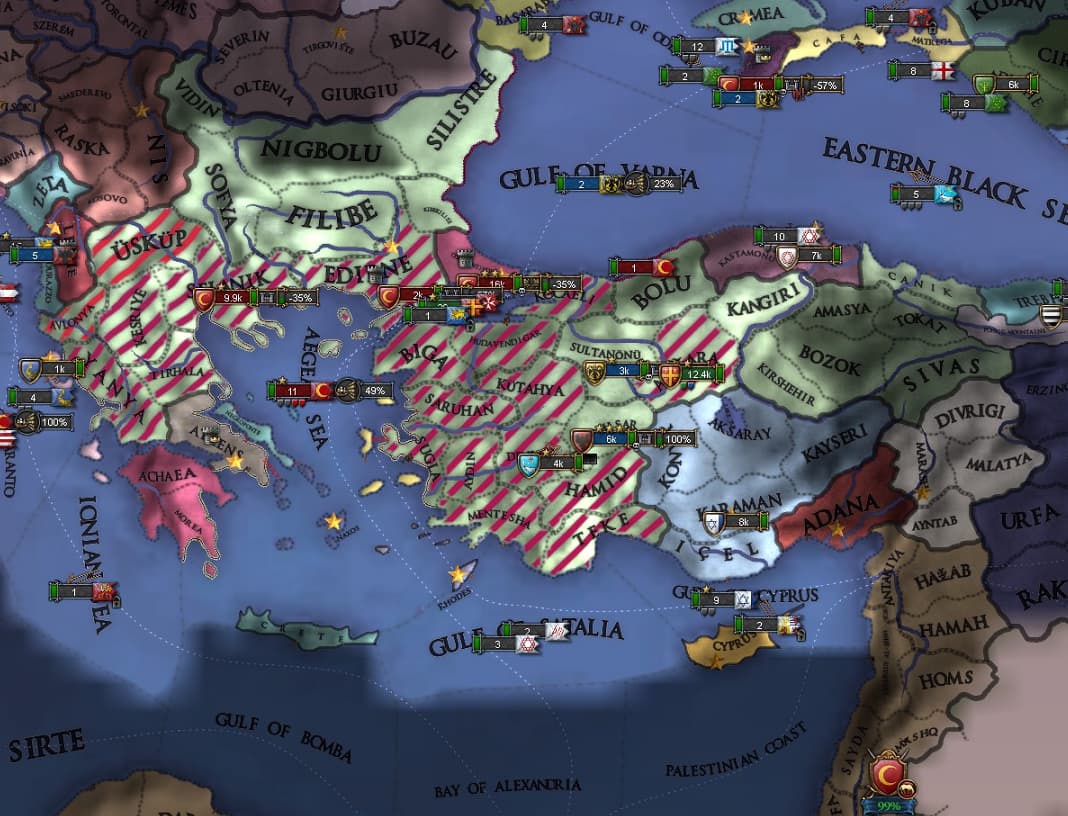Image resolution: width=1068 pixels, height=816 pixels.
Task: Select the 5-ship fleet in Eastern Black Sea
Action: pos(917,194)
